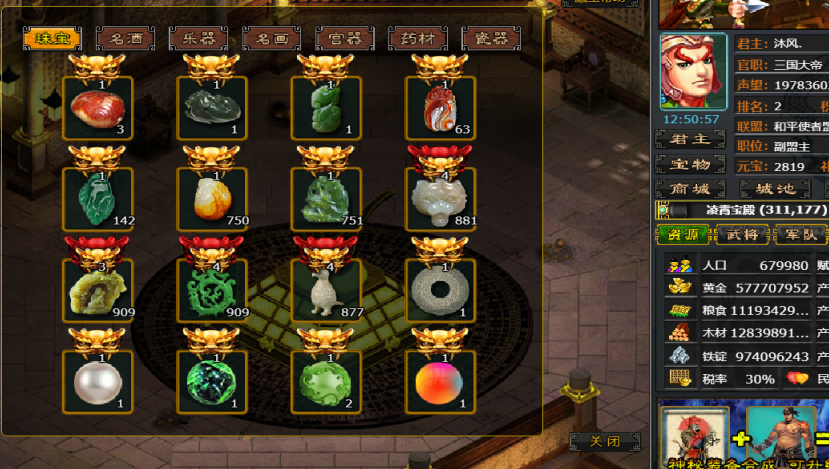This screenshot has width=829, height=469.
Task: Show the 军队 (army) tab
Action: [x=800, y=235]
